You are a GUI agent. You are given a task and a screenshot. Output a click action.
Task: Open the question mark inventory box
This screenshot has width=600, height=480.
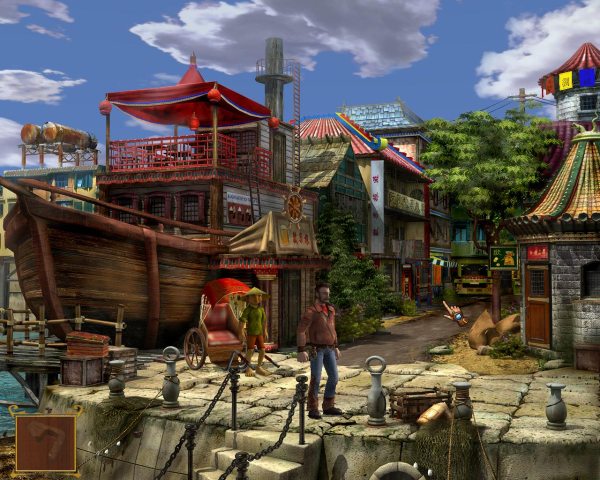(45, 442)
